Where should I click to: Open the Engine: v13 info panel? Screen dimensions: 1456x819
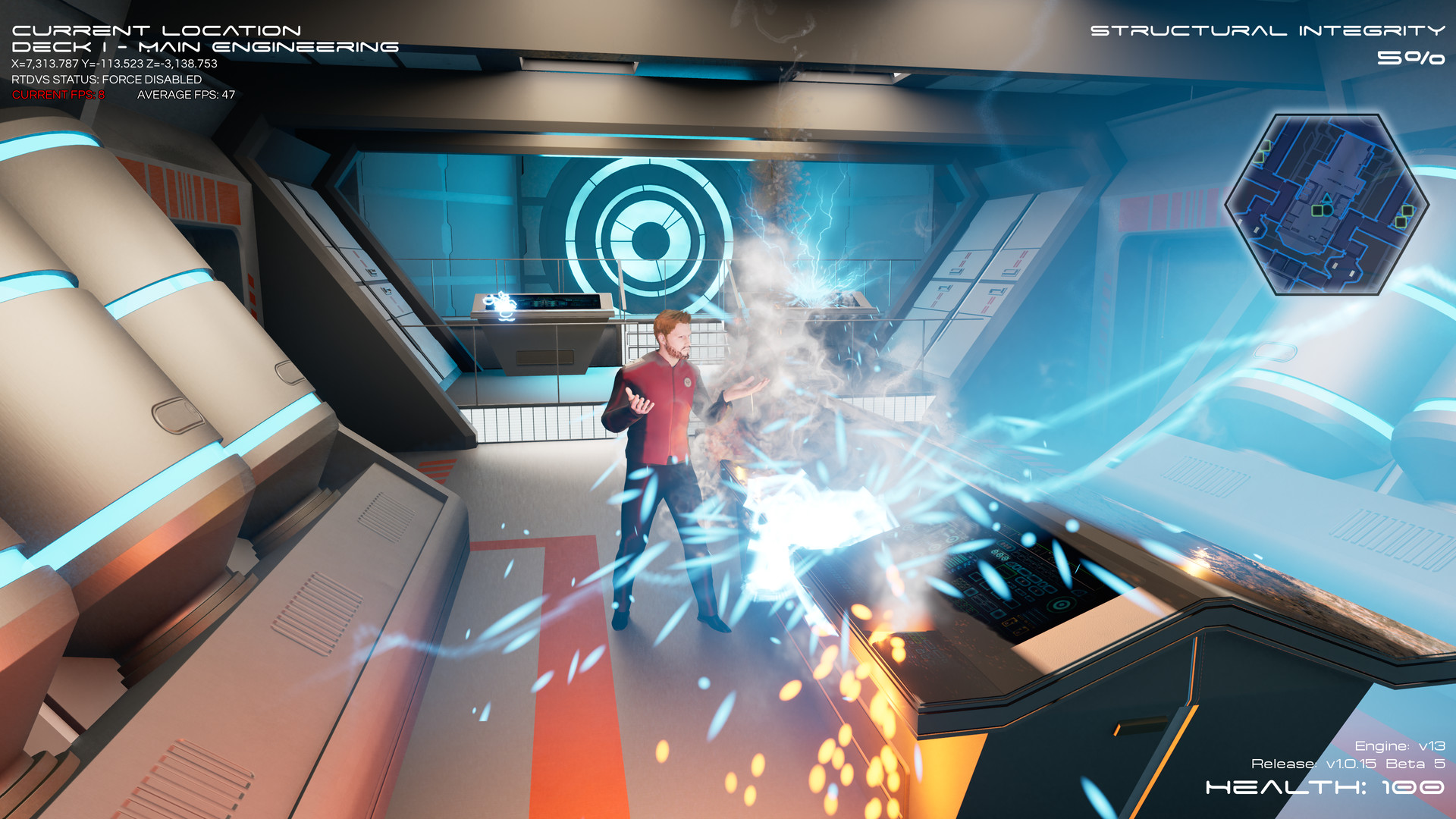(x=1400, y=745)
